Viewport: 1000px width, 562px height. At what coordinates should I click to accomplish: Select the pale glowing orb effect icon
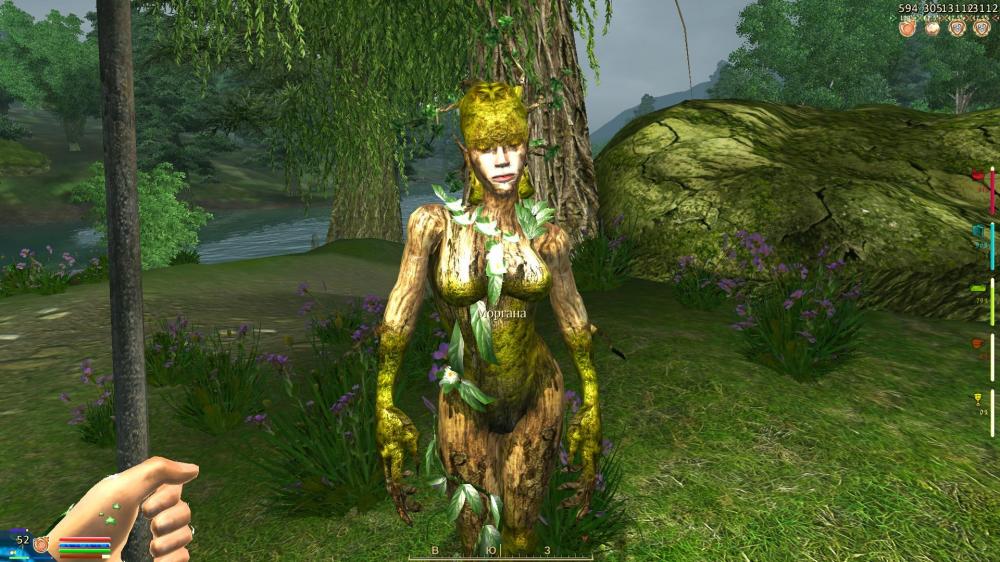pyautogui.click(x=932, y=28)
